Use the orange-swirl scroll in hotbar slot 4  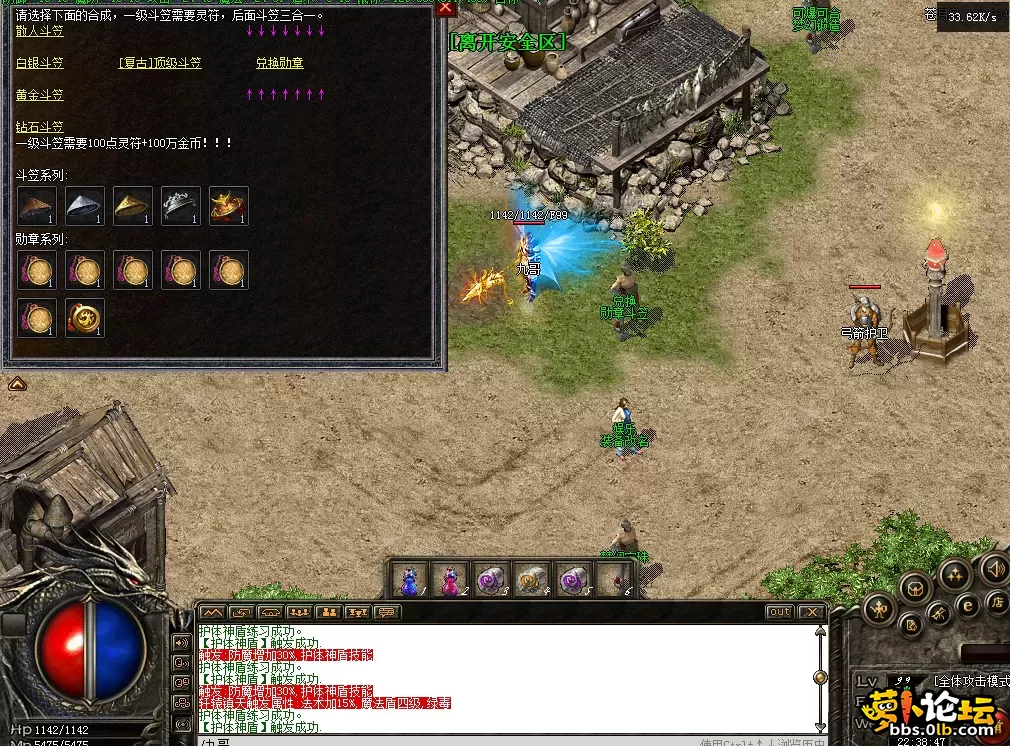(x=531, y=579)
